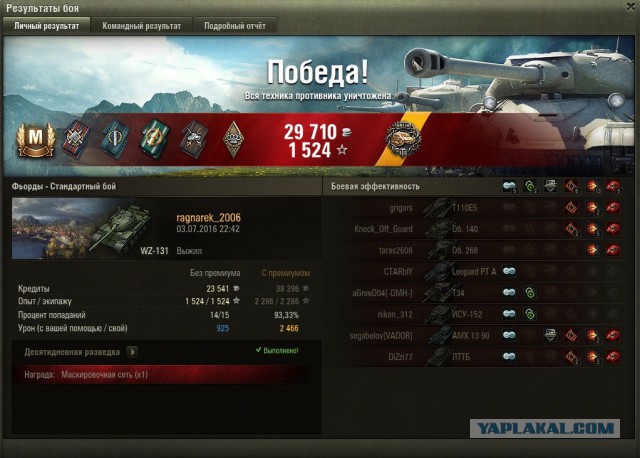Click the ragnarek_2006 player name

click(x=208, y=218)
